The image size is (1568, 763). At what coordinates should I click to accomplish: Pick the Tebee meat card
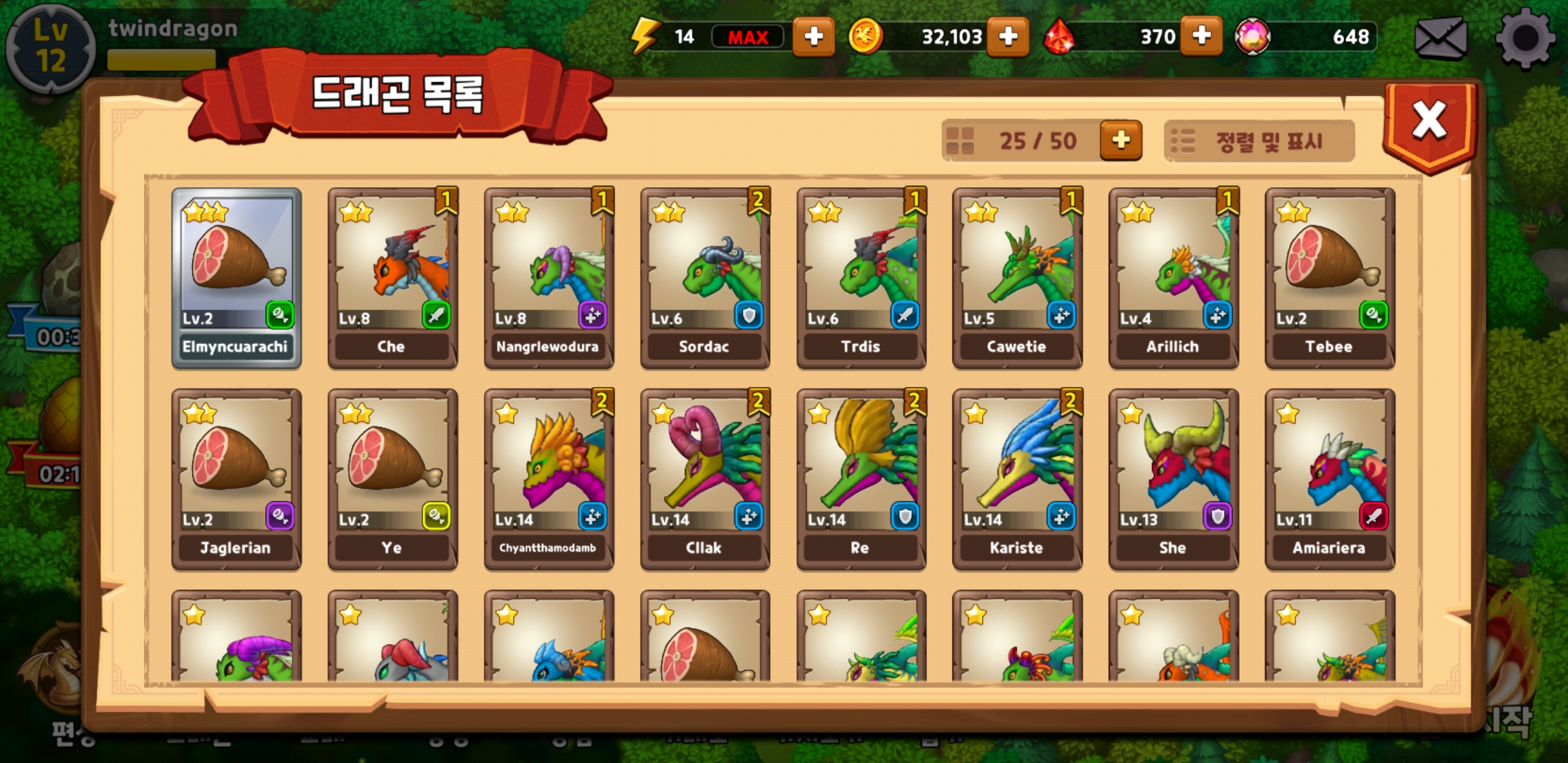coord(1329,278)
